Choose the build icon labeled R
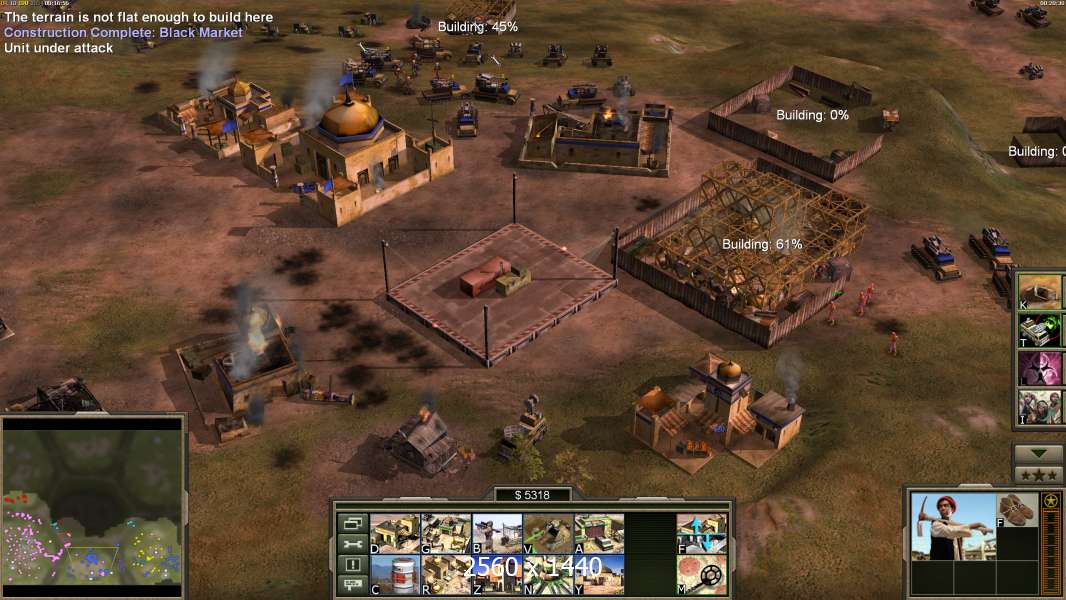The width and height of the screenshot is (1066, 600). click(446, 575)
